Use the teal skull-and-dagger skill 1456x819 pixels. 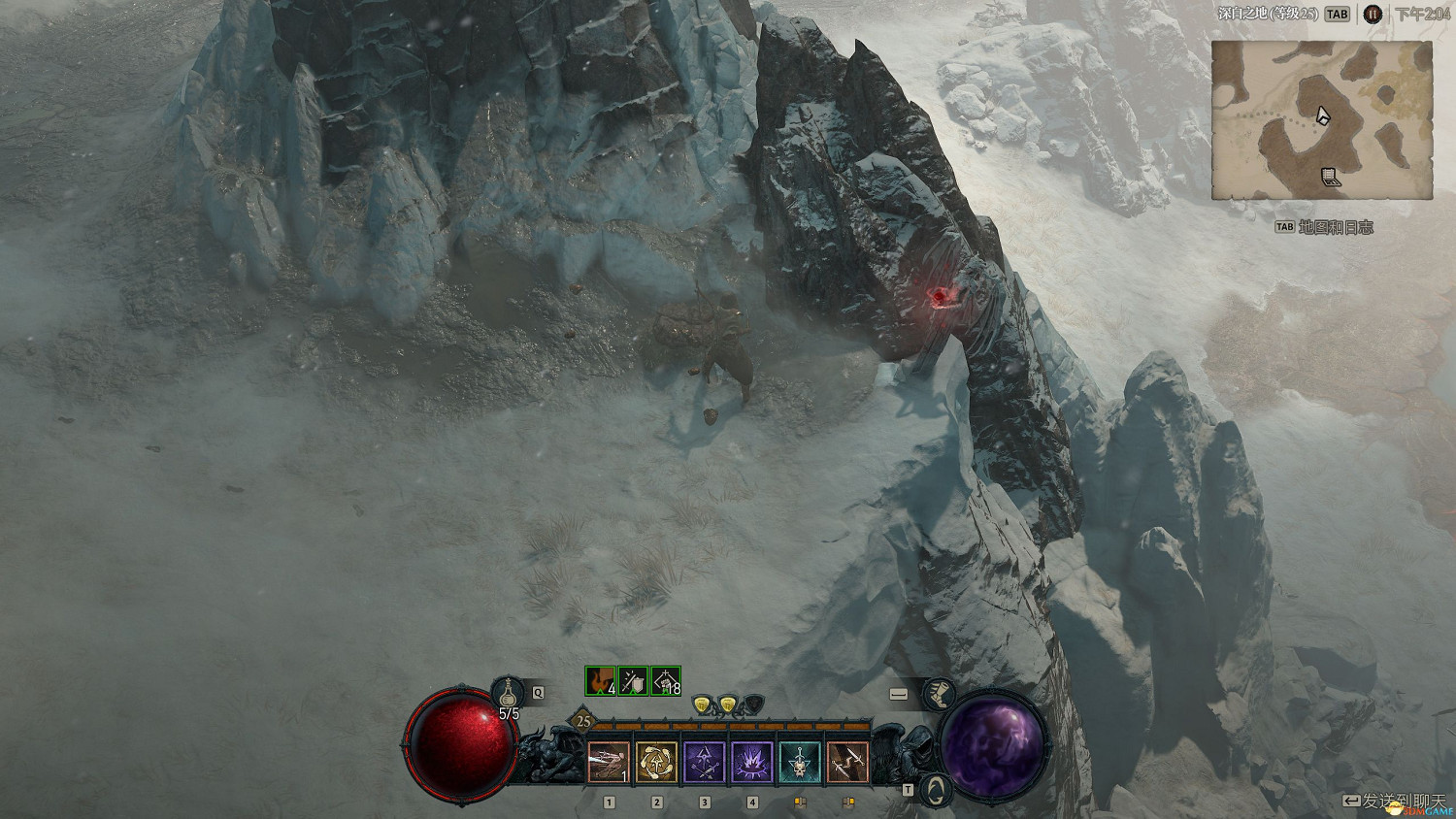tap(799, 762)
